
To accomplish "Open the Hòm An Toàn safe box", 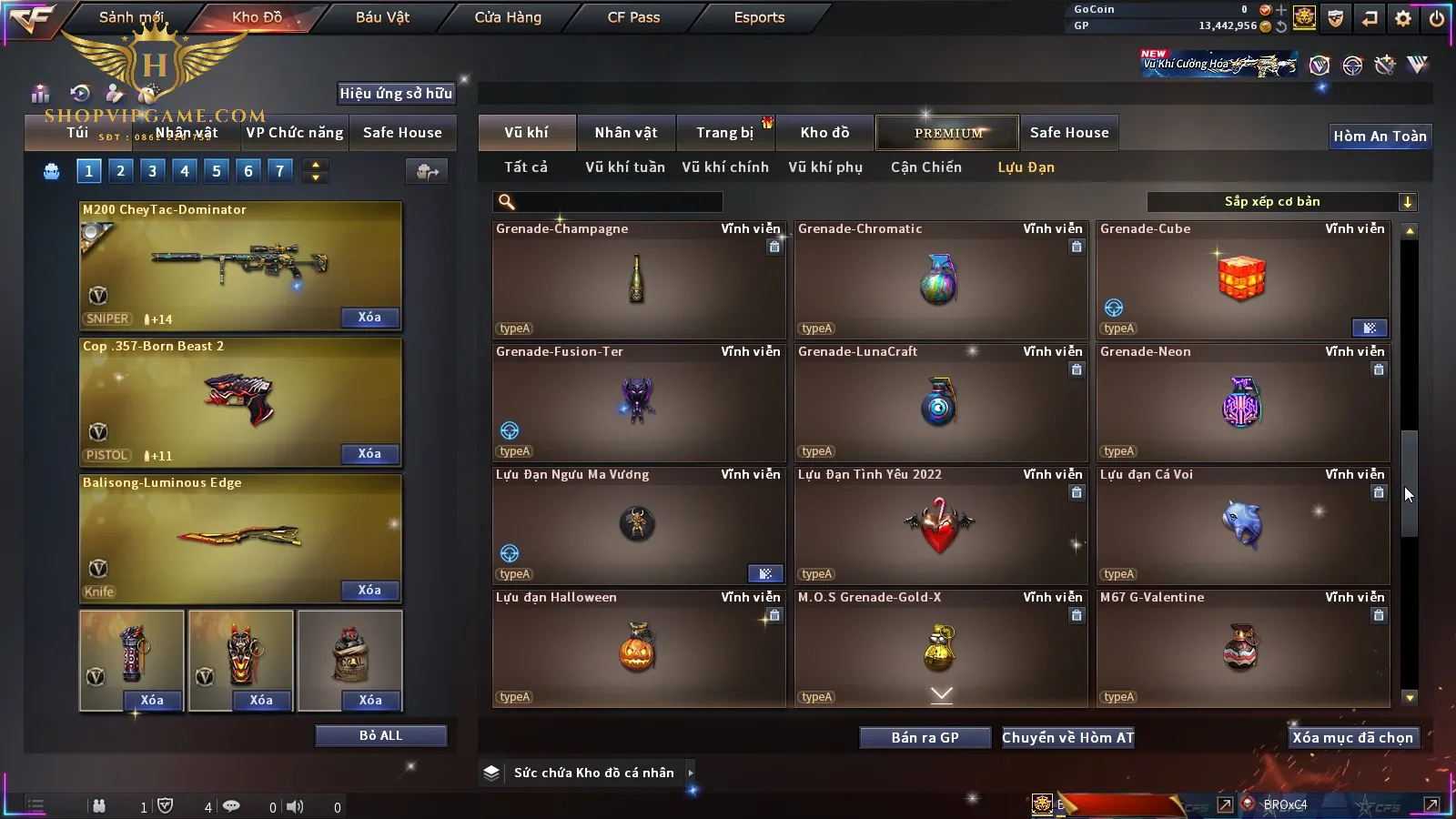I will pyautogui.click(x=1380, y=136).
